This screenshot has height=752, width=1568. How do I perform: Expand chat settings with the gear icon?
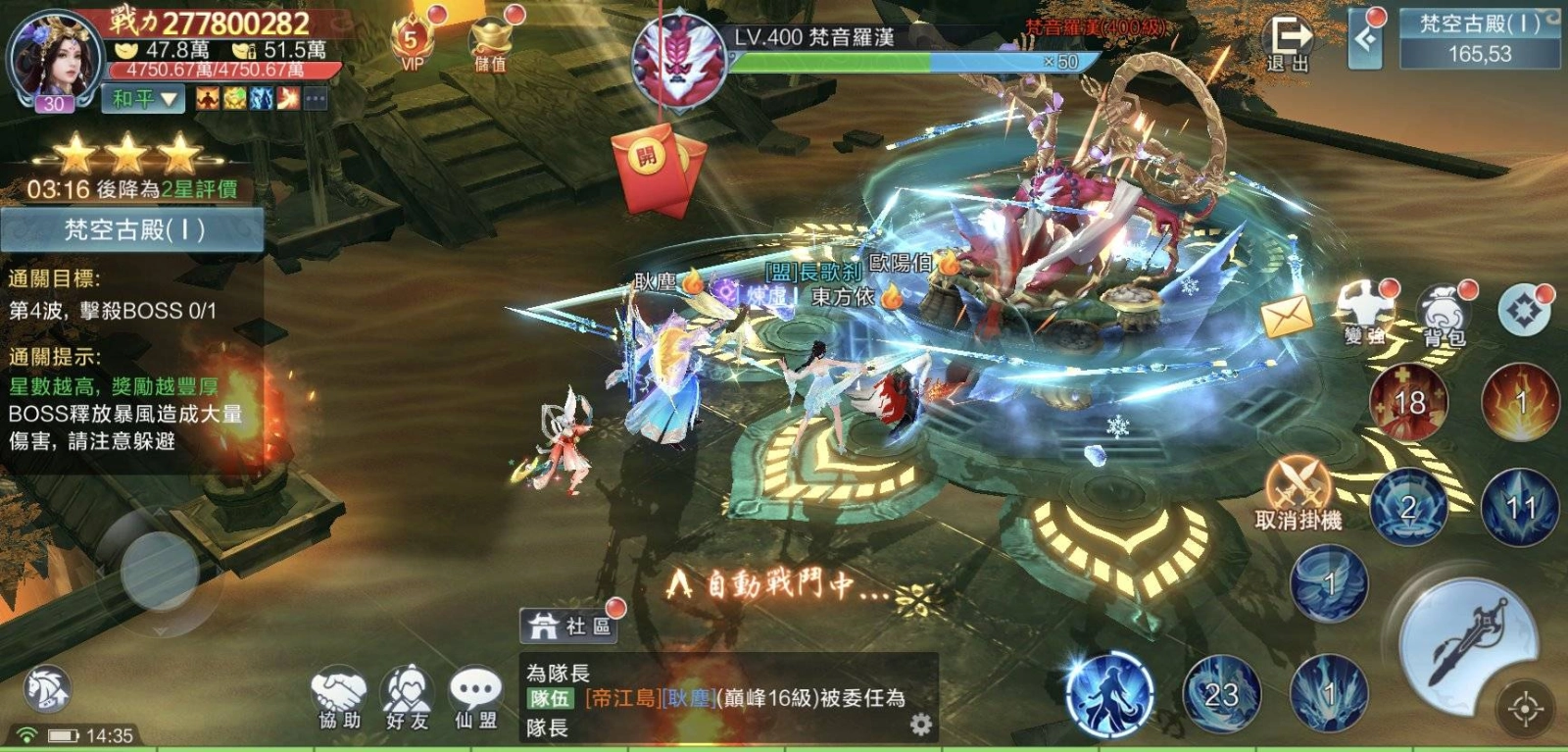(x=919, y=722)
